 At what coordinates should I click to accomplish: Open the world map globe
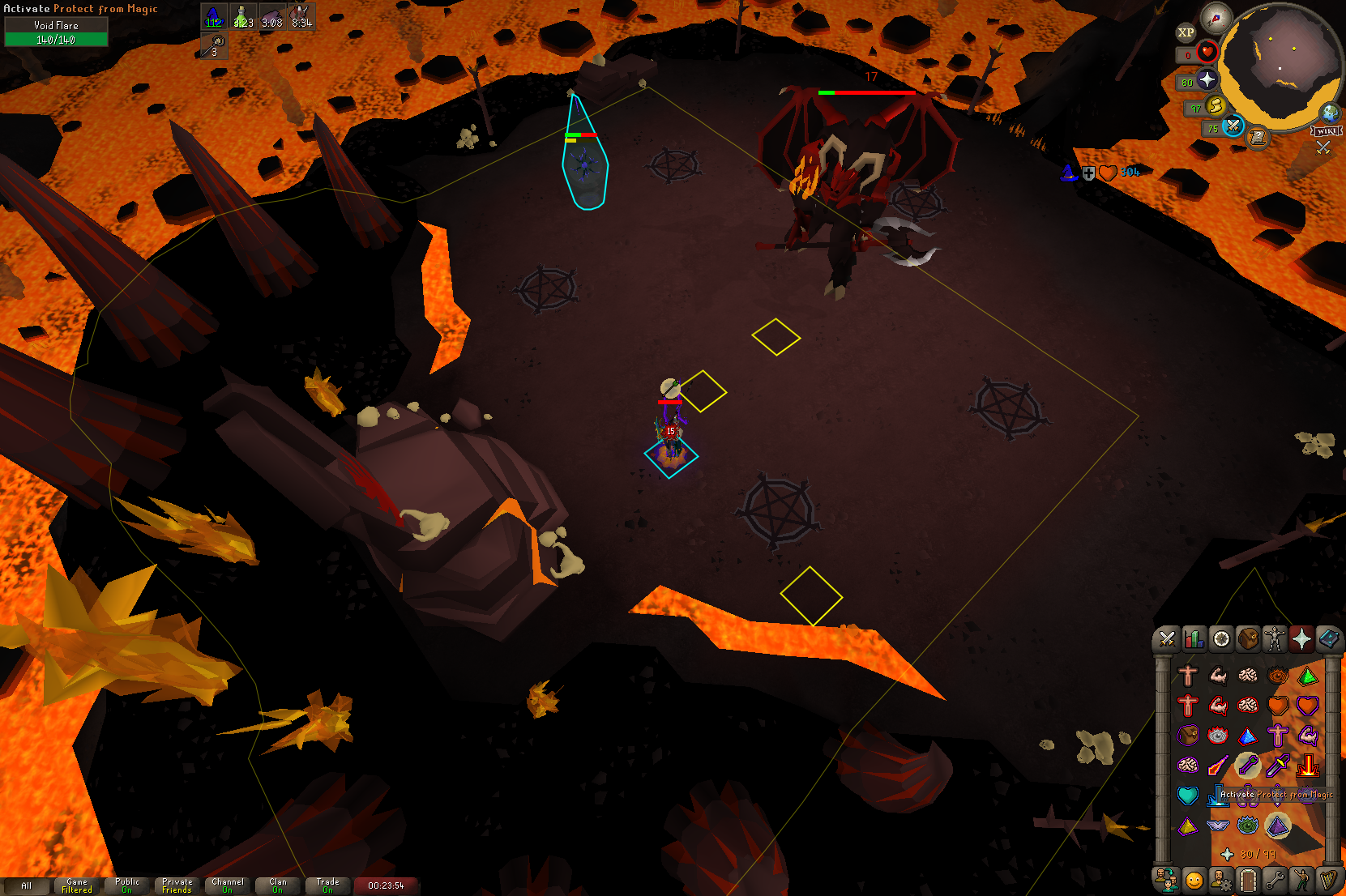1330,113
